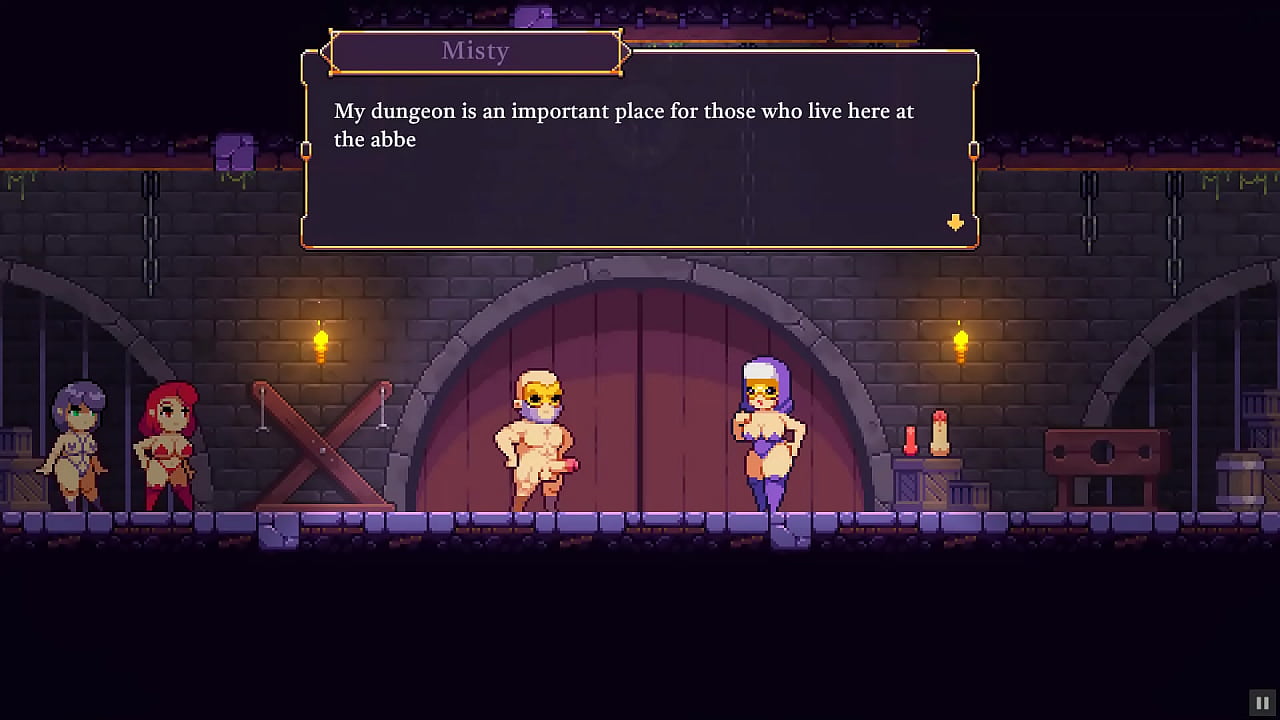Pause the video with the corner button
1280x720 pixels.
(1262, 702)
